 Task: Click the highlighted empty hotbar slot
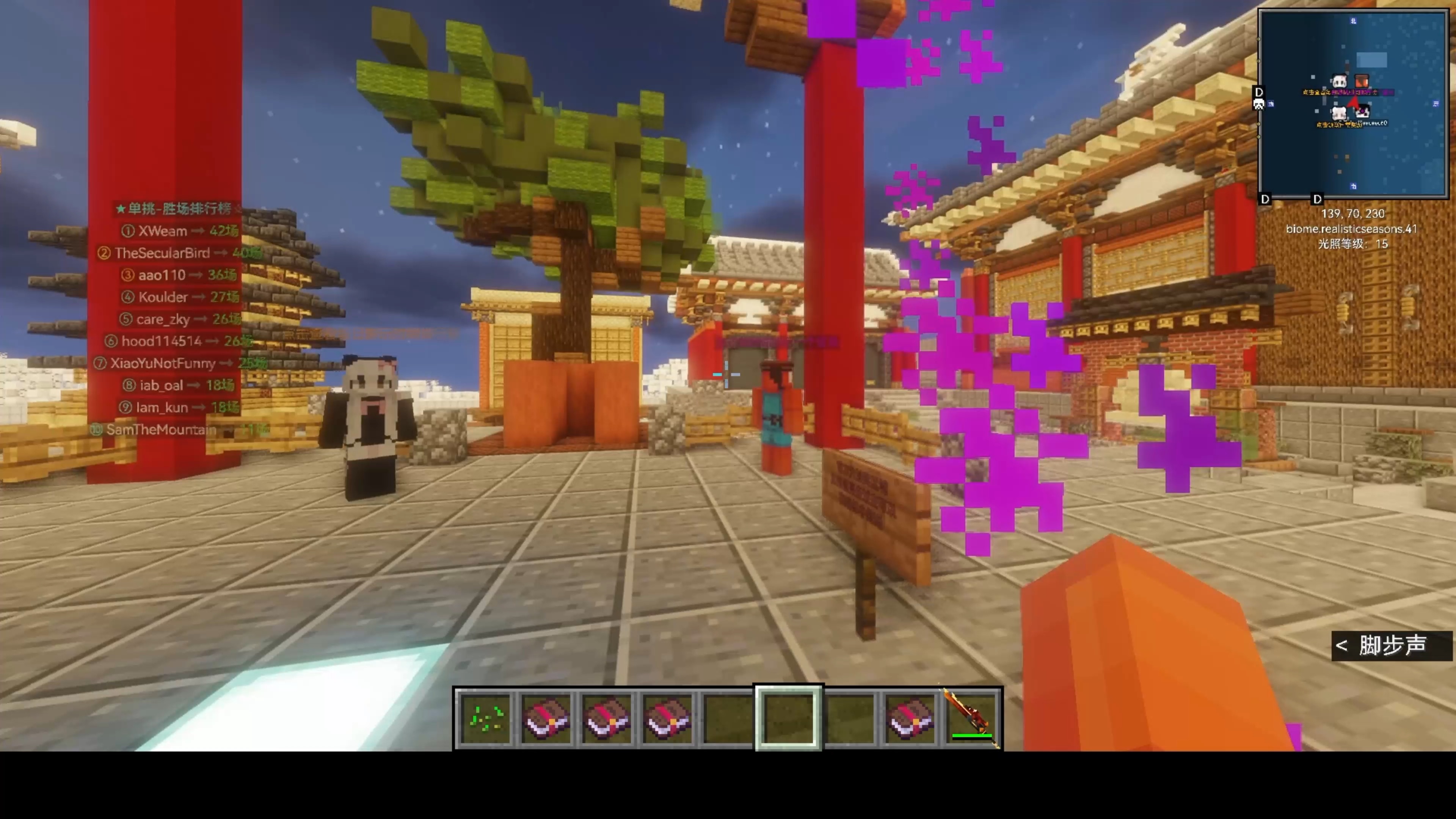789,719
